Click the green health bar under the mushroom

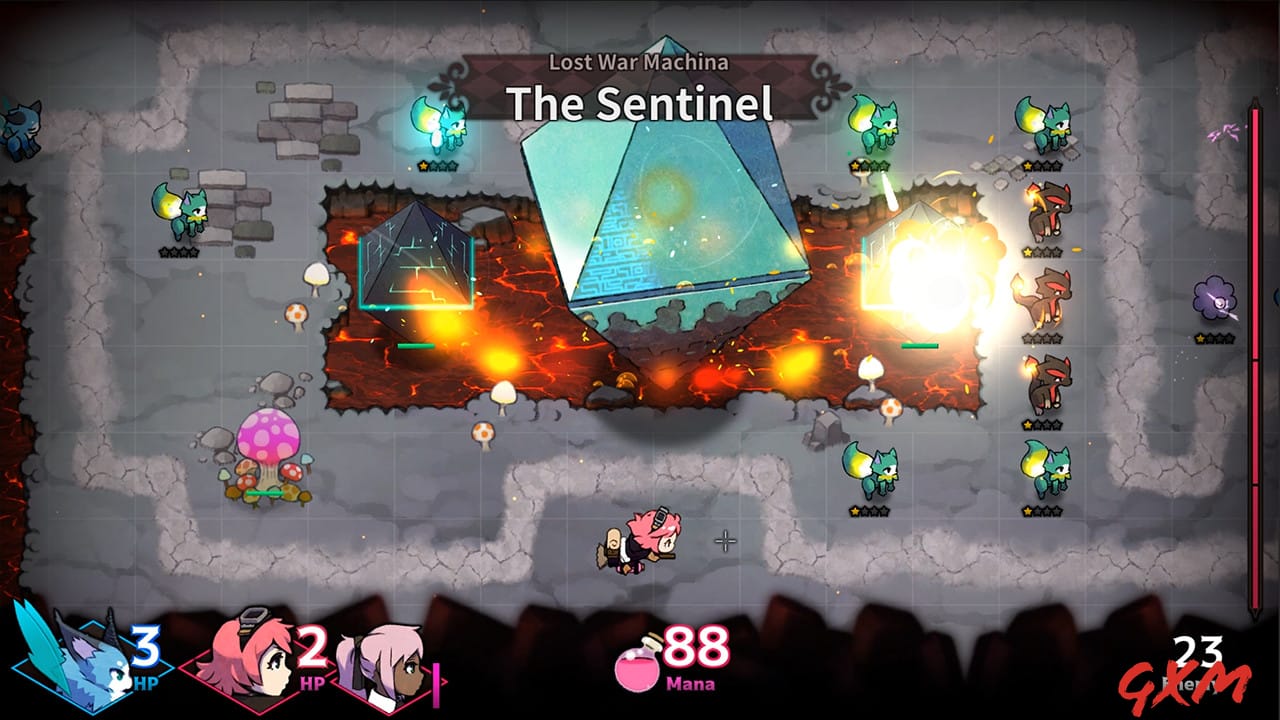263,492
